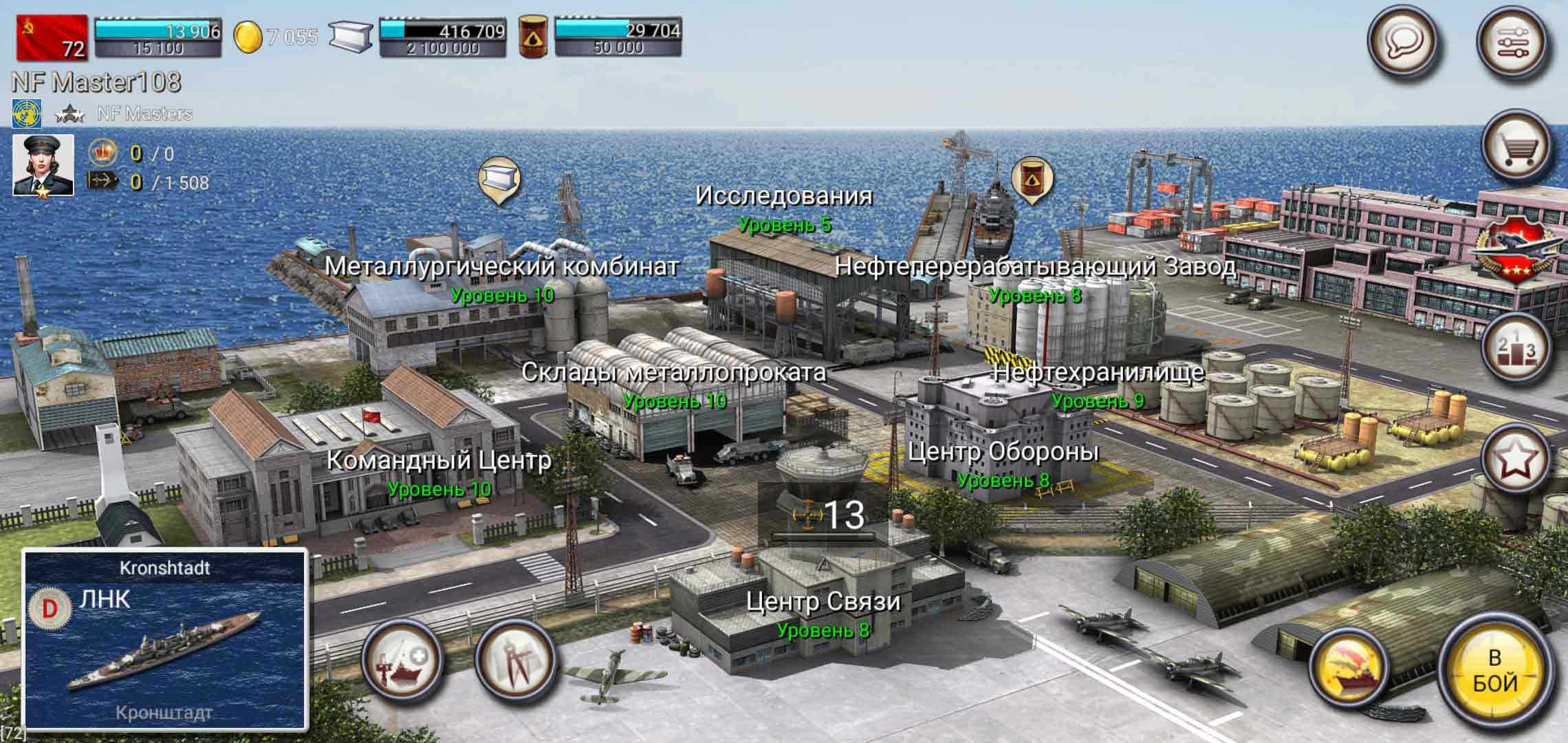Viewport: 1568px width, 743px height.
Task: Click the Soviet flag level badge
Action: coord(52,37)
